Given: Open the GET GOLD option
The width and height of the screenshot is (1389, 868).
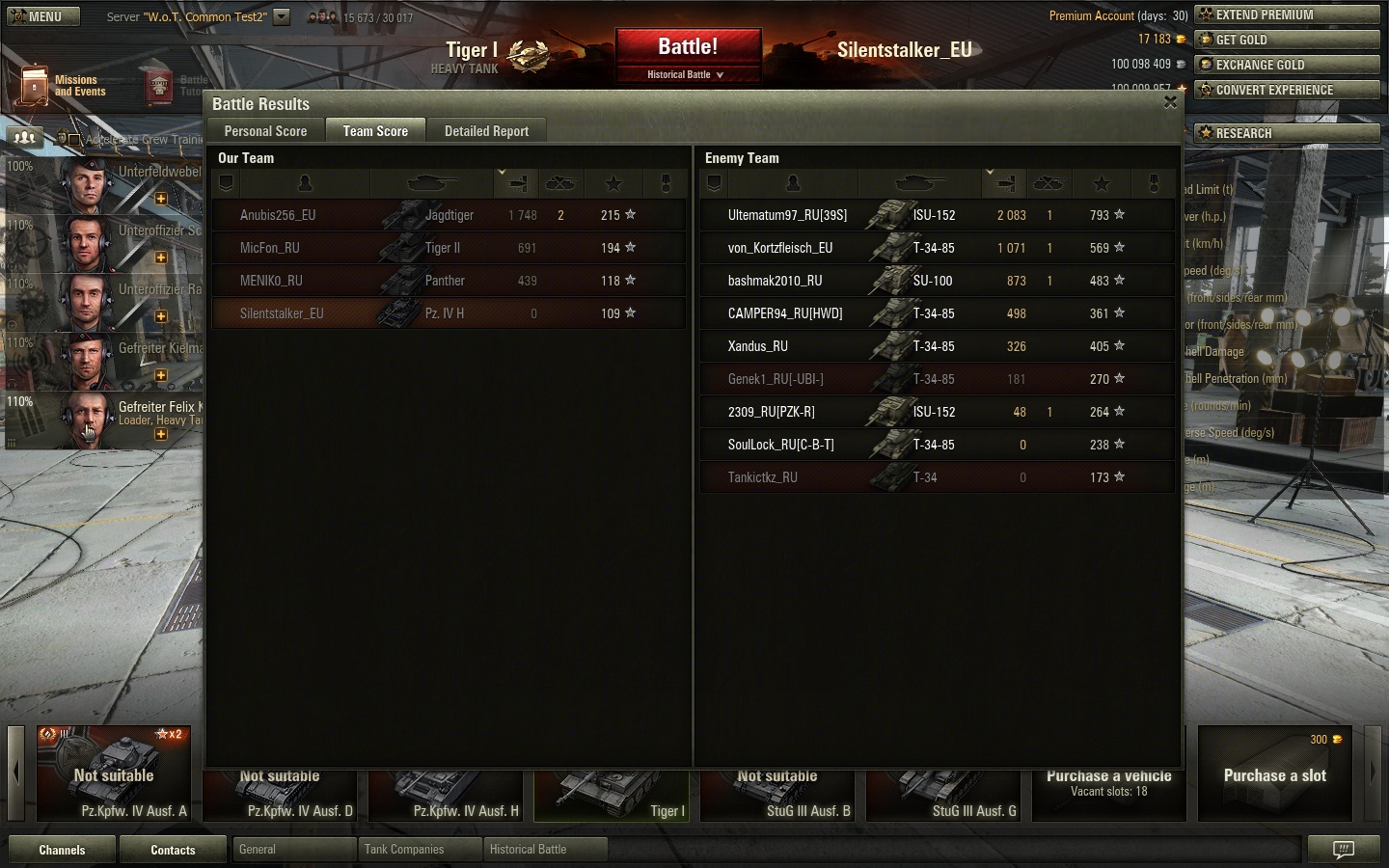Looking at the screenshot, I should 1288,40.
